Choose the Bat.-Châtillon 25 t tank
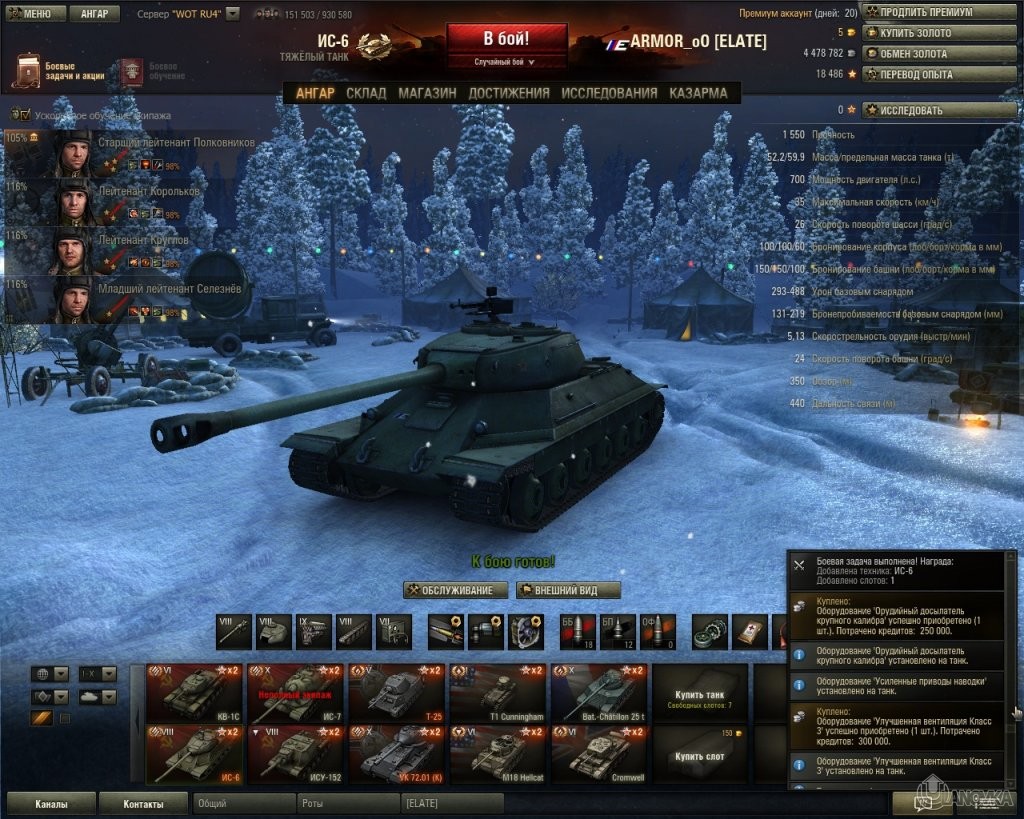1024x819 pixels. [x=598, y=693]
